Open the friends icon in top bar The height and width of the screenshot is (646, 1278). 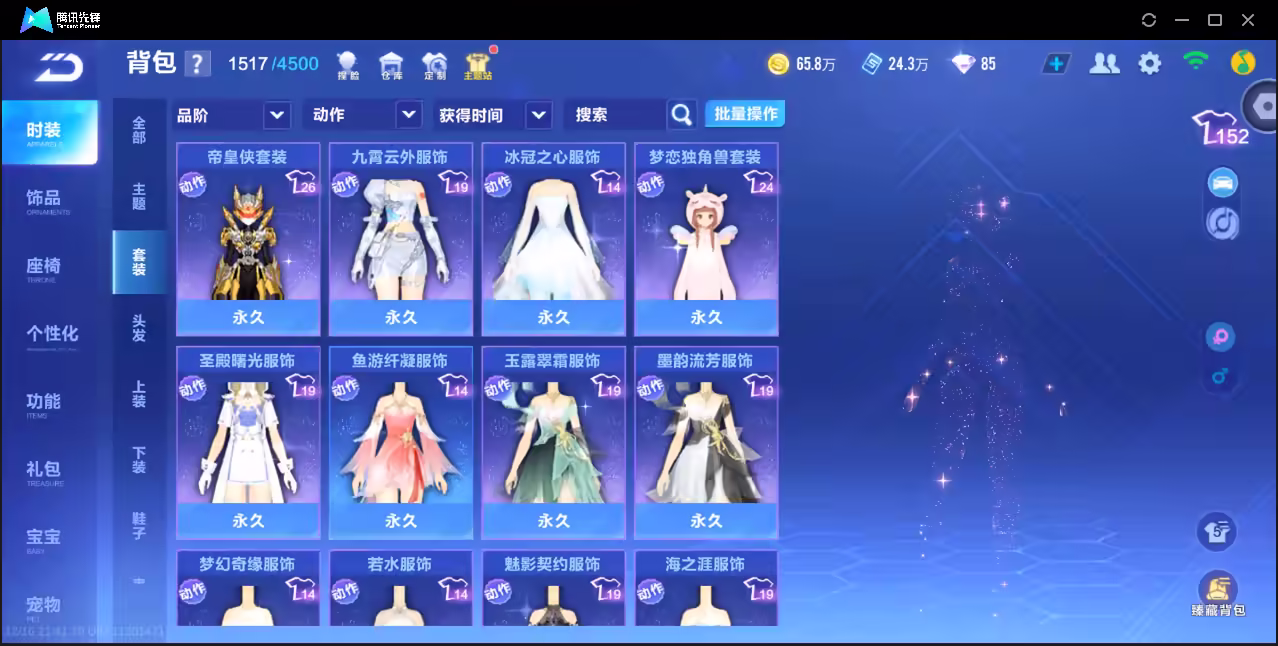[x=1104, y=64]
